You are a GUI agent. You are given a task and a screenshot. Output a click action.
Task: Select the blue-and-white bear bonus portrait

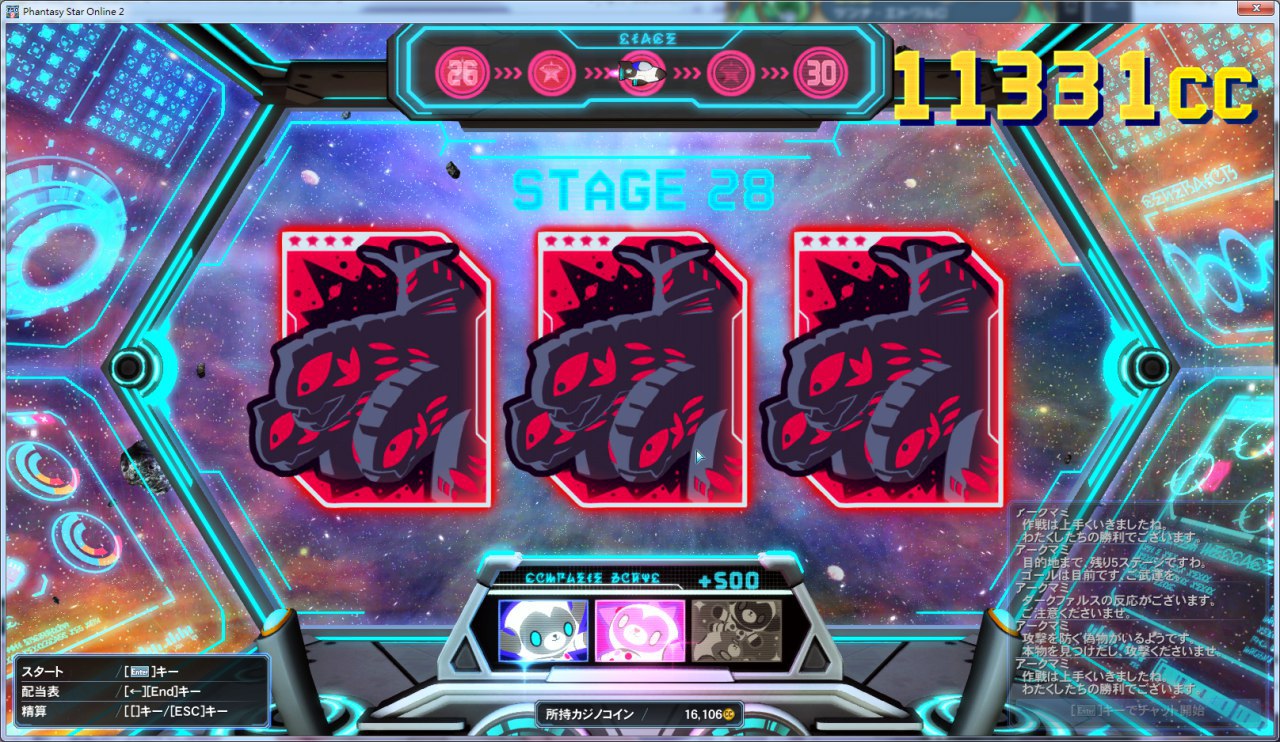pyautogui.click(x=543, y=631)
